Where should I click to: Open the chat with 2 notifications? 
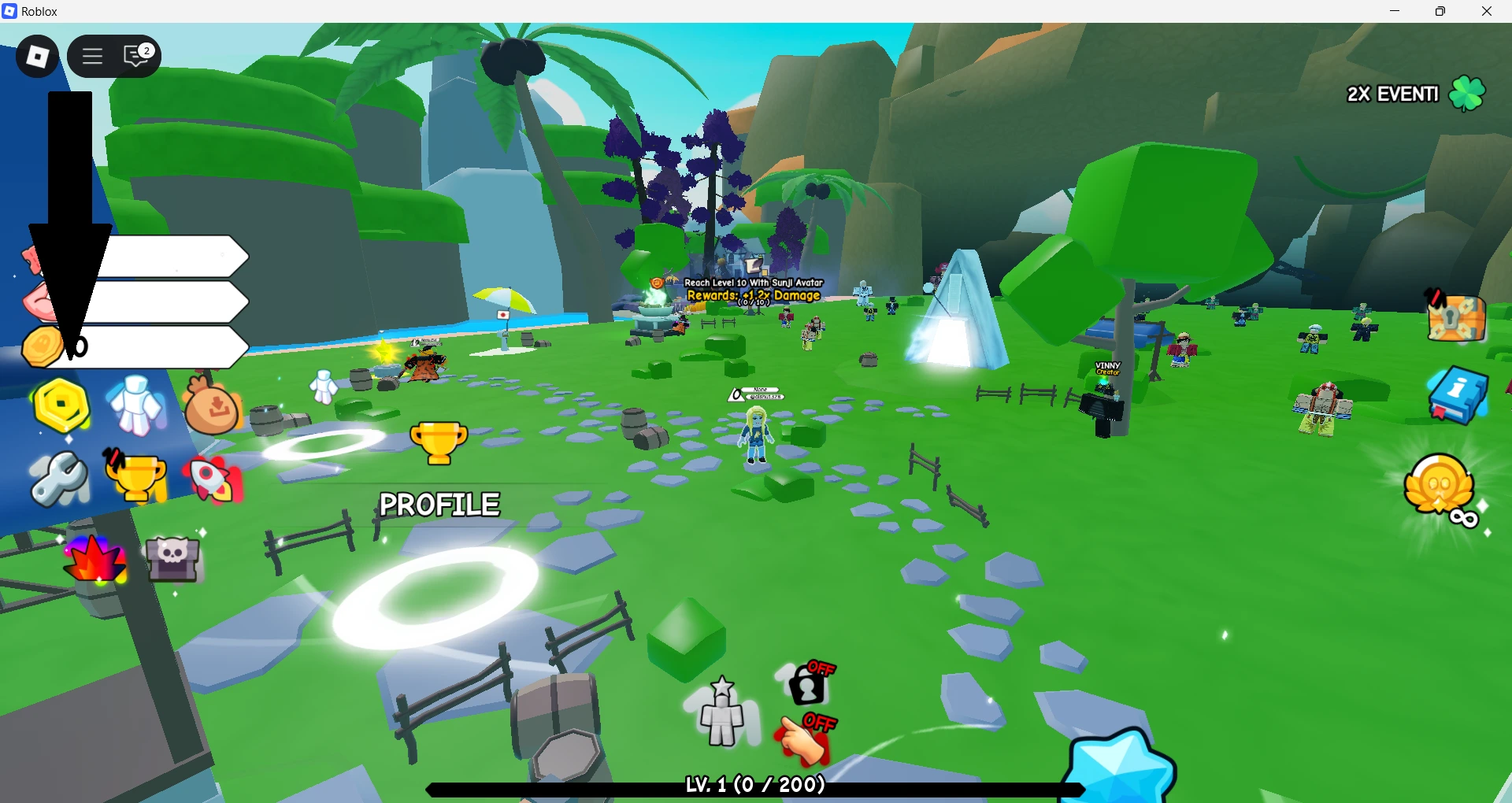(137, 56)
